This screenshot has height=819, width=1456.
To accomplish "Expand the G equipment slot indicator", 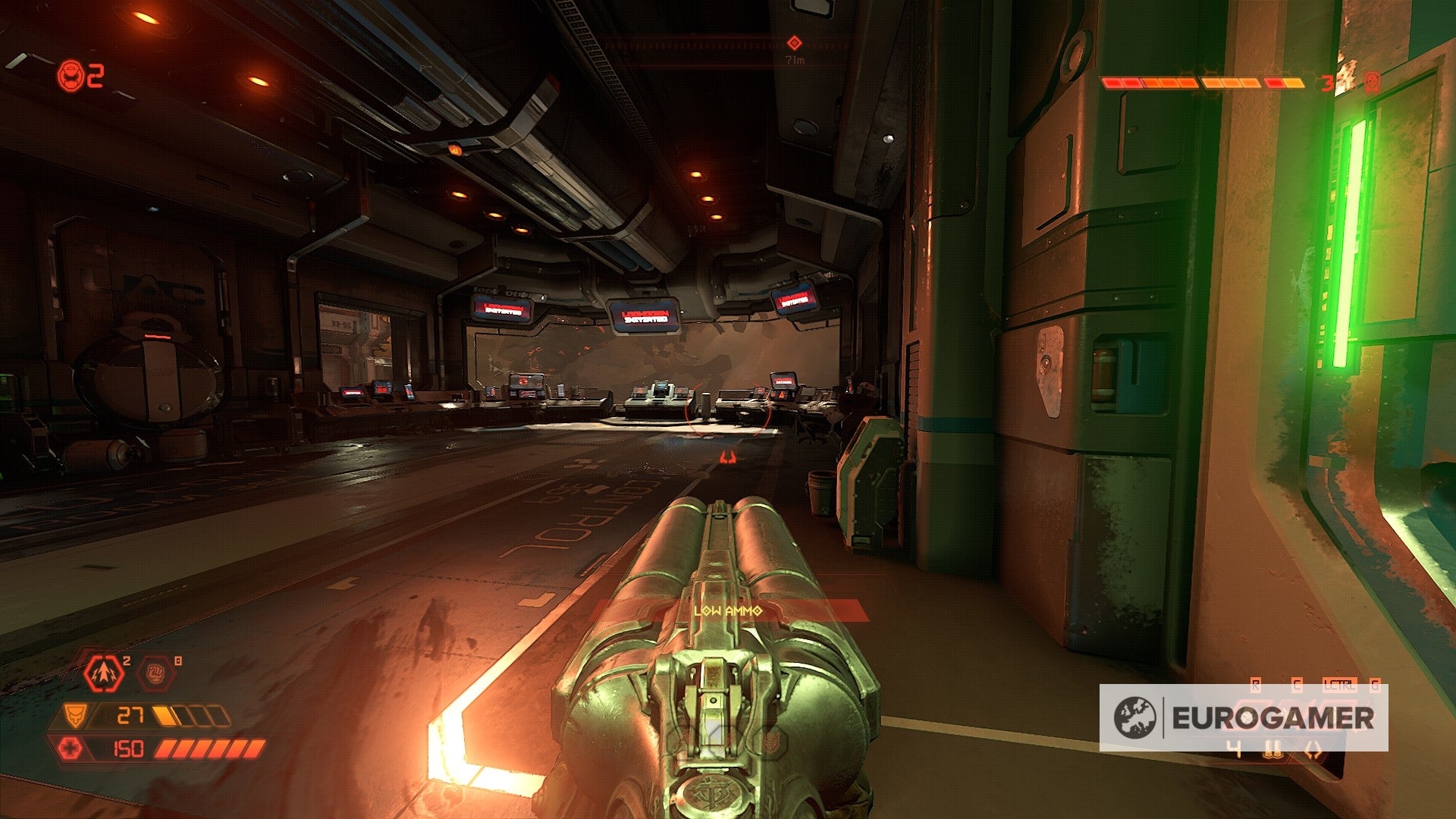I will [x=1375, y=686].
